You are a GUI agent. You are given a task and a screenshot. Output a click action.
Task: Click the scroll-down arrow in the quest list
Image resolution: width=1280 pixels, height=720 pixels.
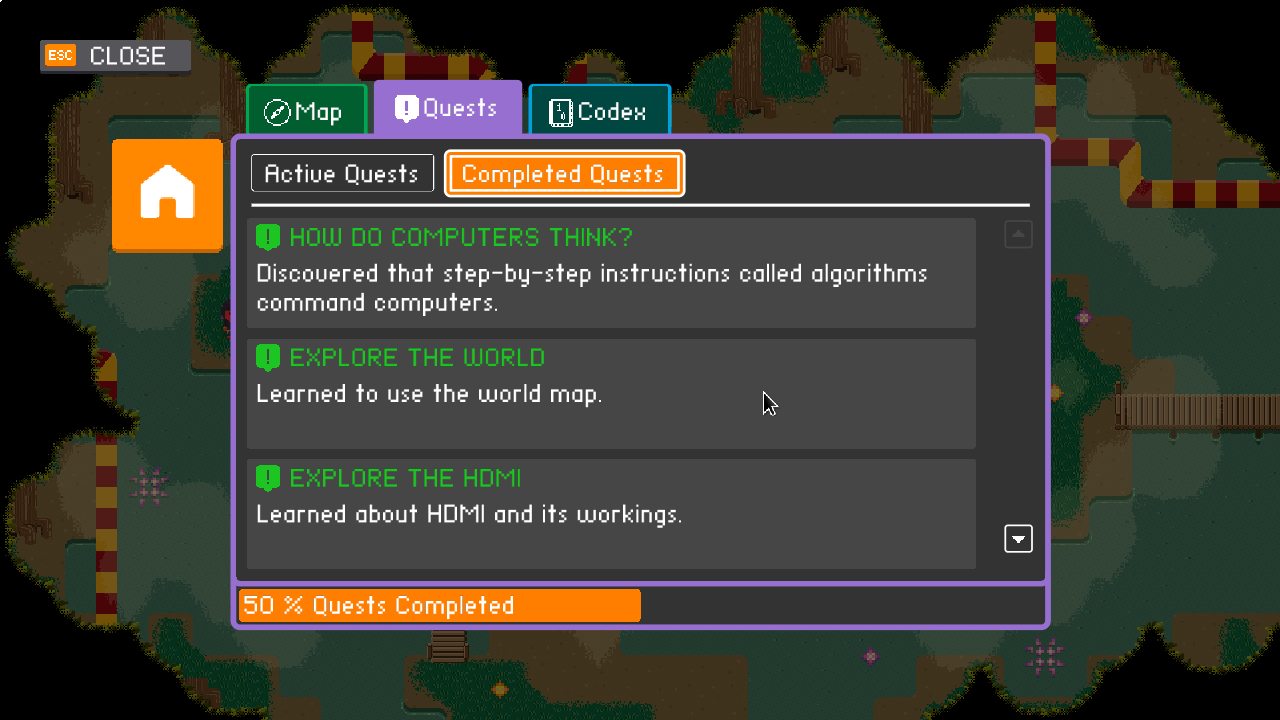tap(1018, 538)
